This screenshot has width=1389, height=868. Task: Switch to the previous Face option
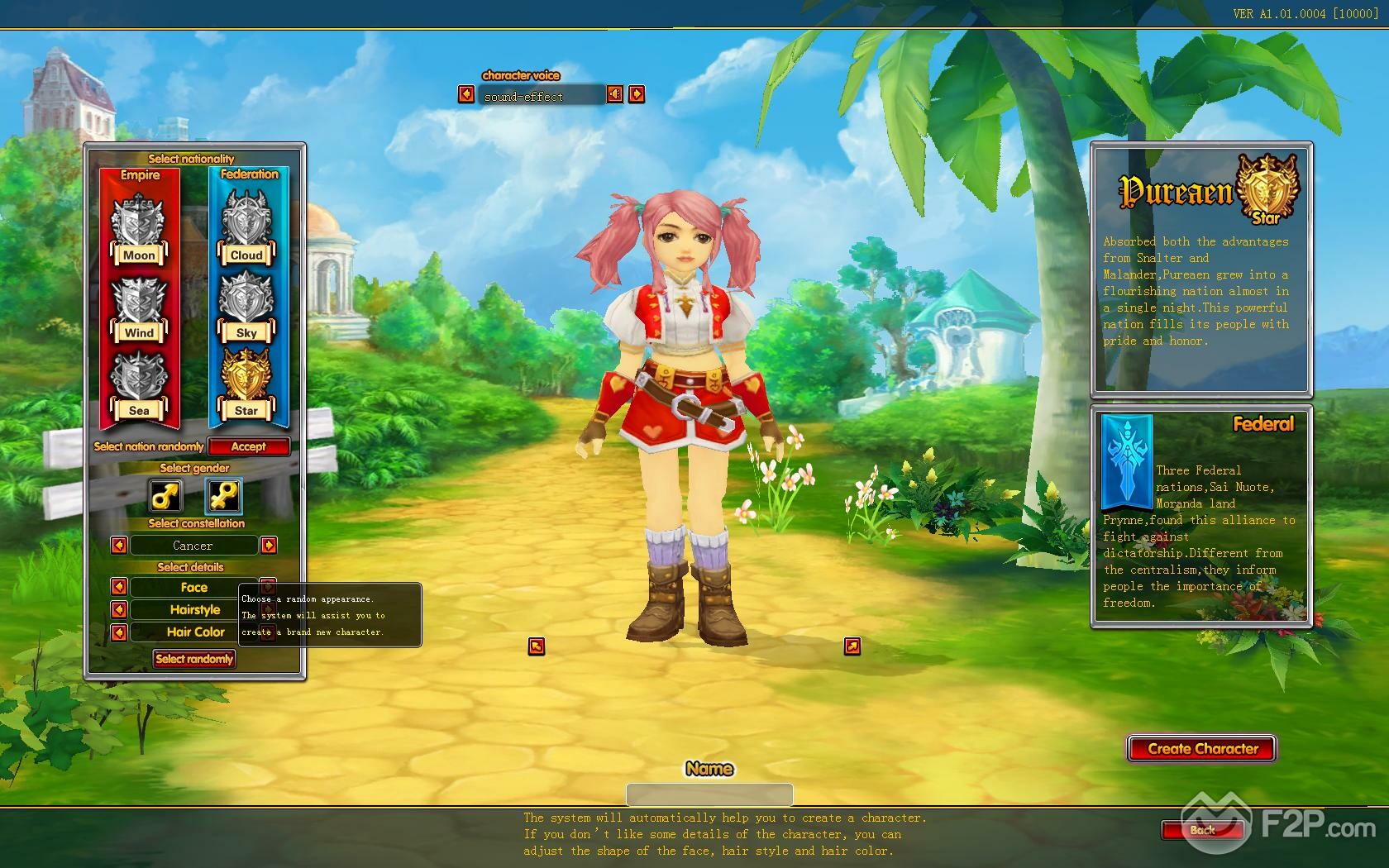(119, 587)
